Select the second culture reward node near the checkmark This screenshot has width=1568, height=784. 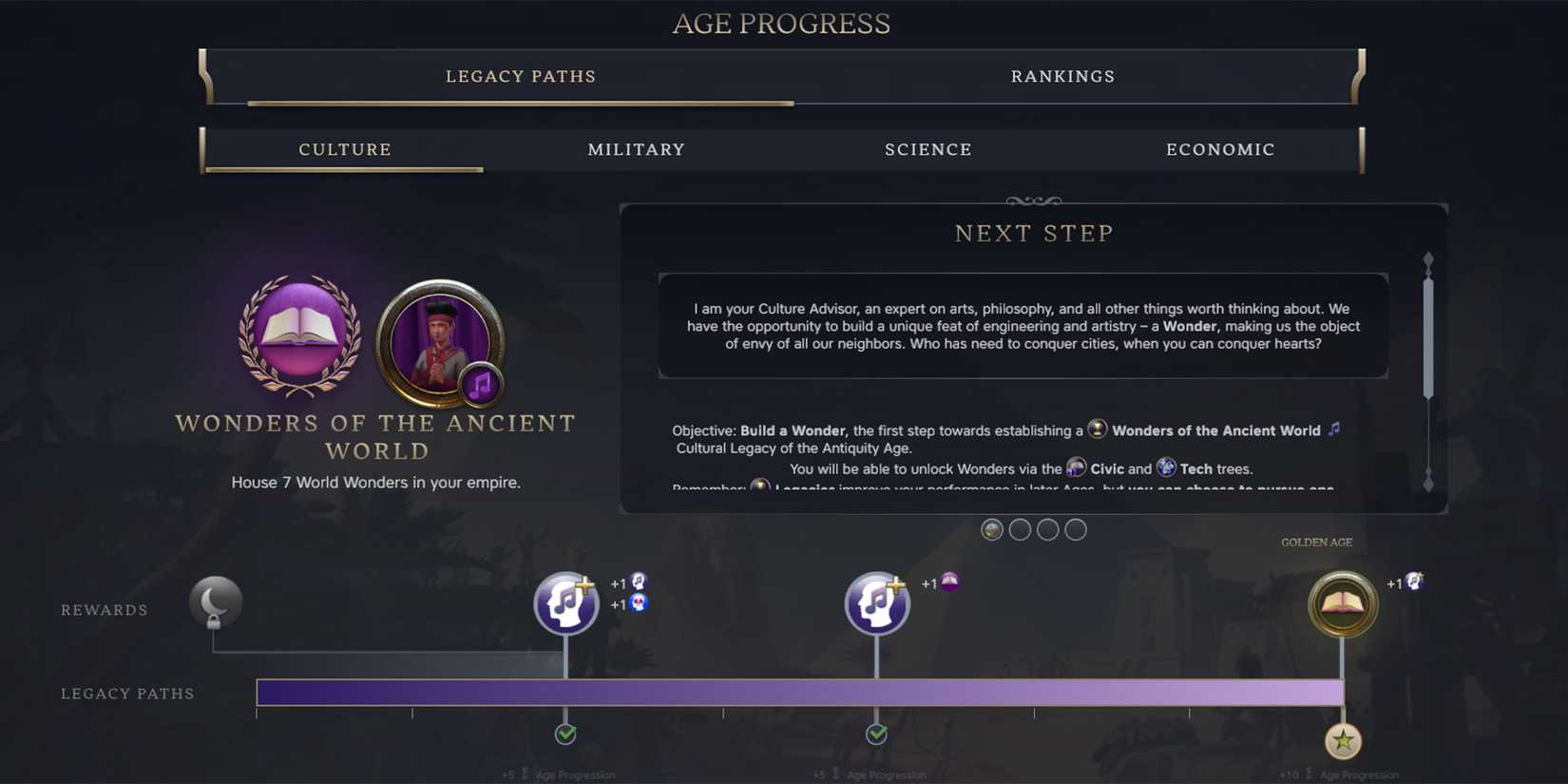[876, 602]
